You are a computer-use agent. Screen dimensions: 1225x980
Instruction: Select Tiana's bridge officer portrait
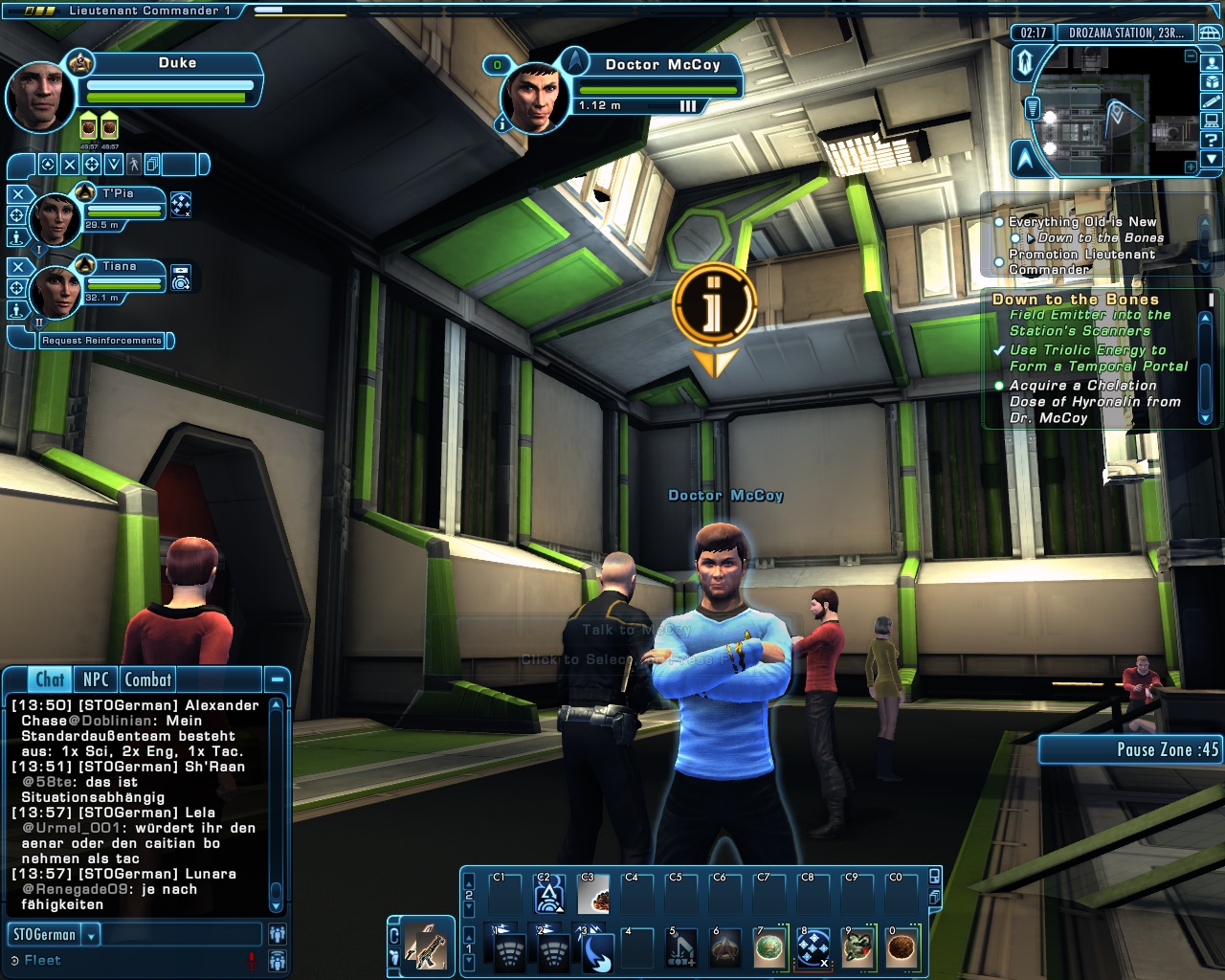click(x=55, y=291)
